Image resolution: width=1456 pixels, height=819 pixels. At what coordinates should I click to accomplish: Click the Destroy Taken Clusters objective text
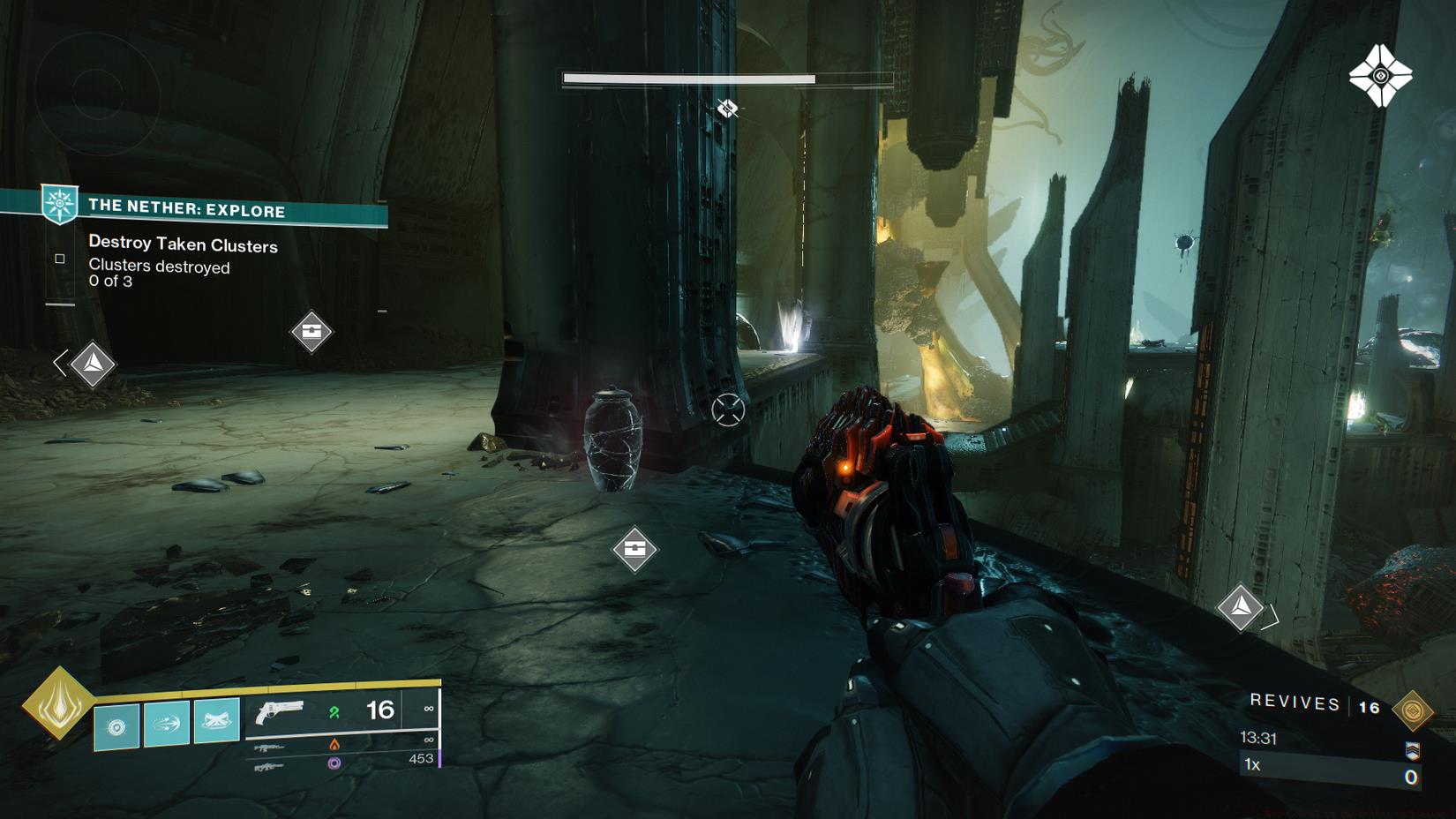coord(182,245)
